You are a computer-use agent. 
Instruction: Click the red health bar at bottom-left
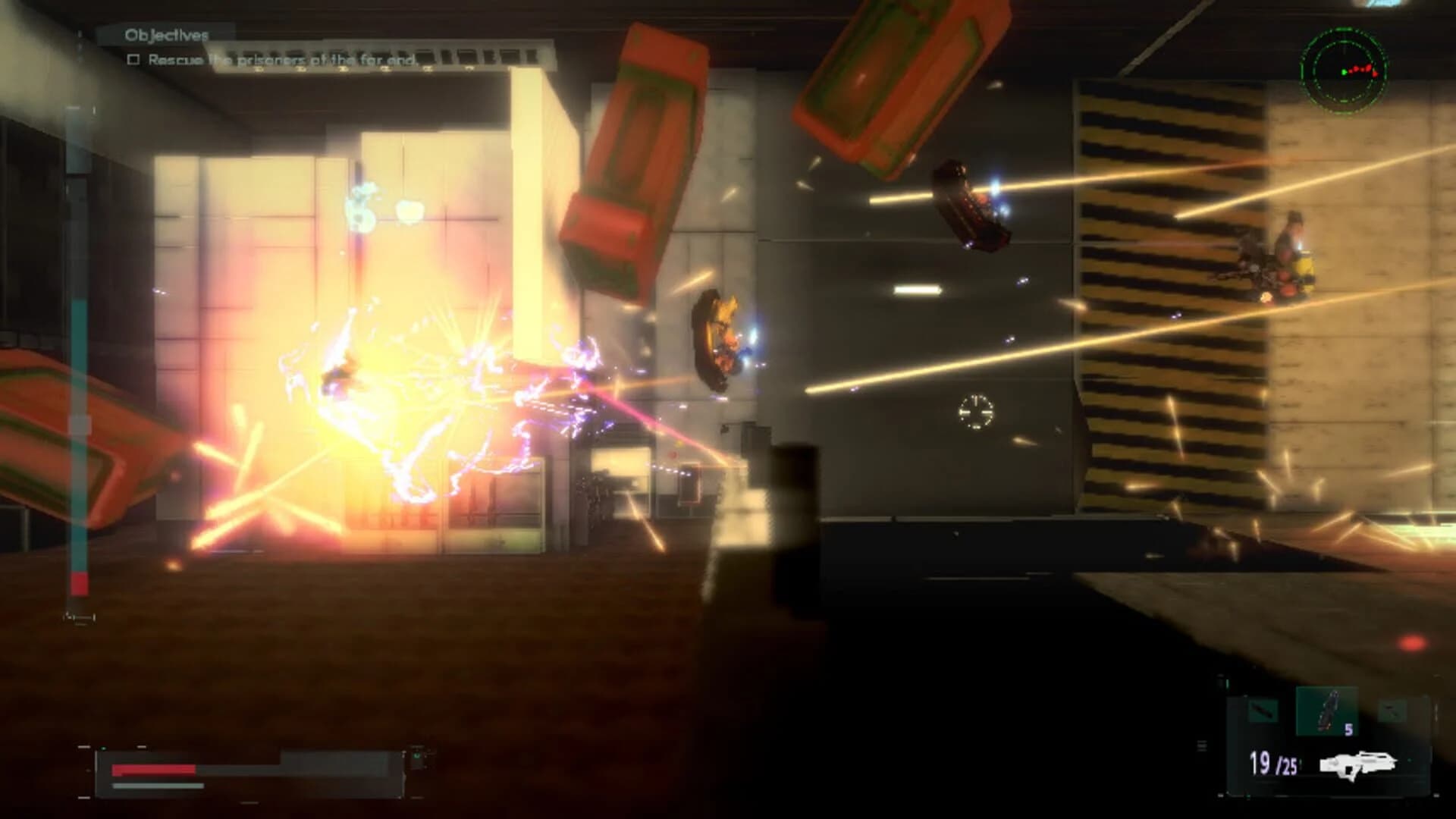152,768
